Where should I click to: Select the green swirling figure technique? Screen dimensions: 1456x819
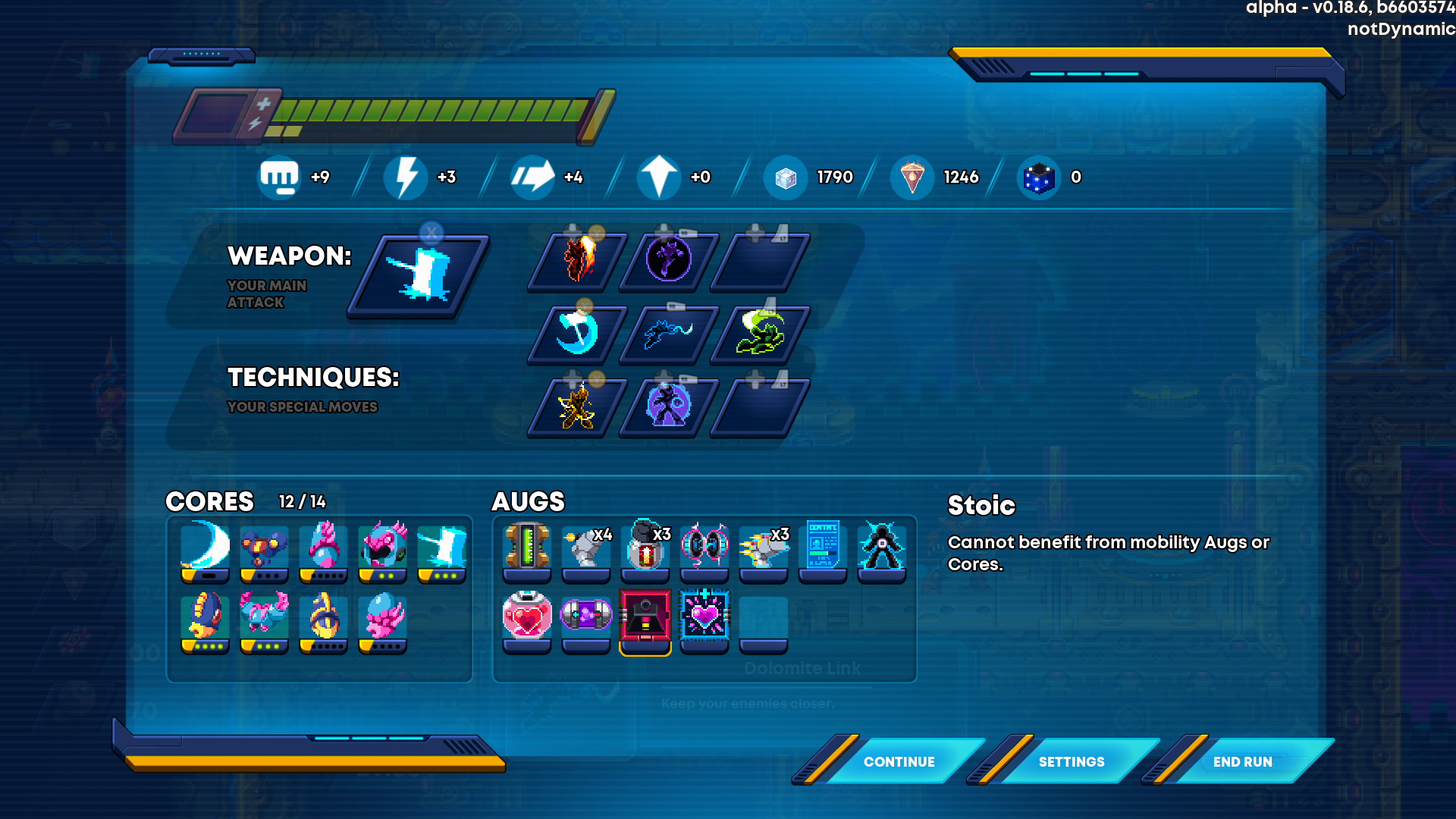click(x=761, y=333)
